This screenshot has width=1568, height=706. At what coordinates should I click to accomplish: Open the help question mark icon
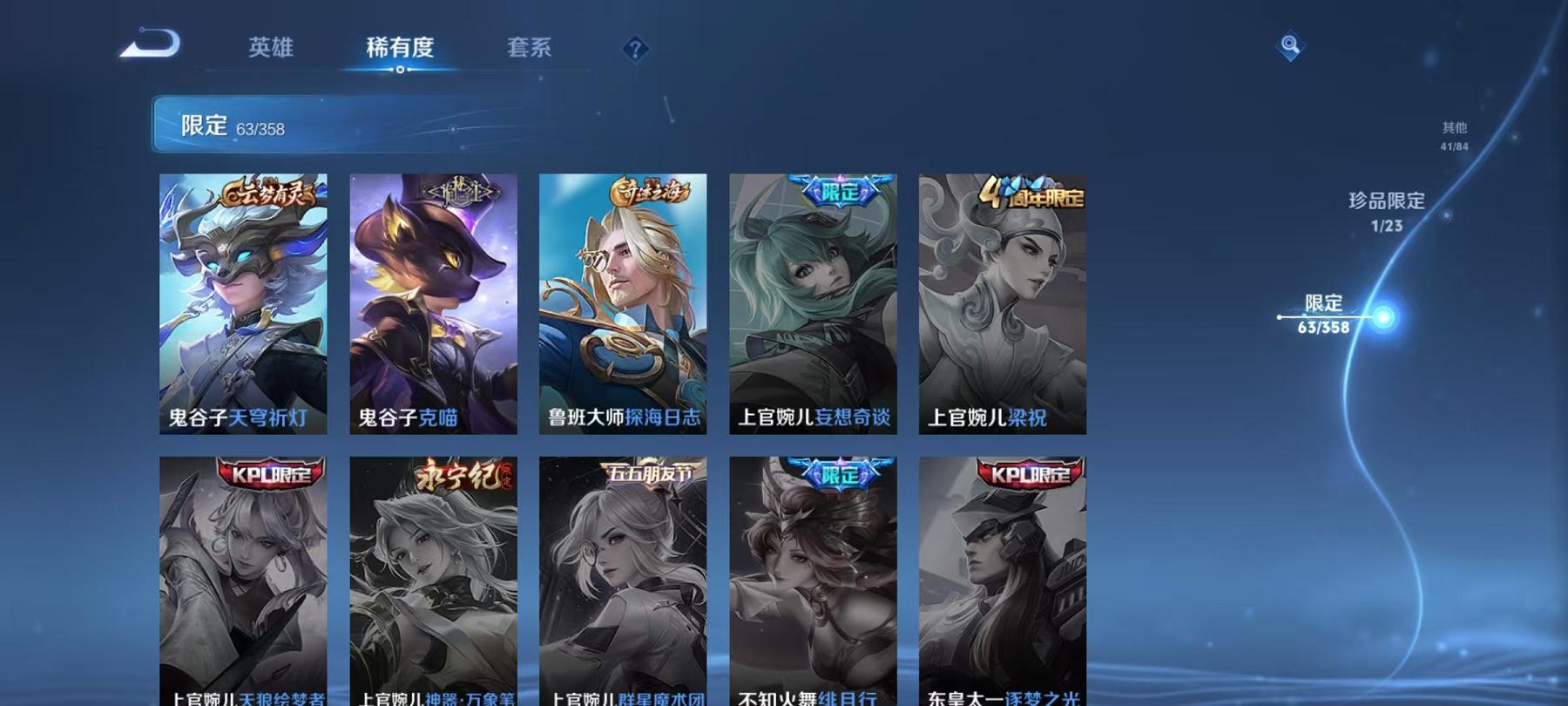tap(635, 47)
